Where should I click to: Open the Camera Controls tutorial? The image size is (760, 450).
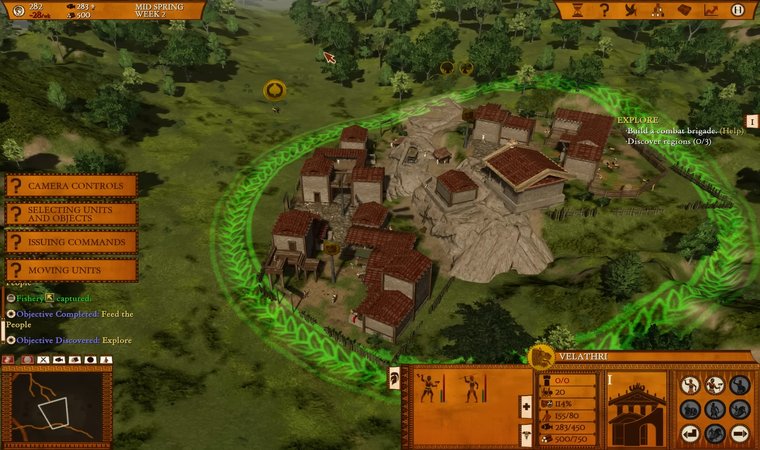[x=72, y=186]
